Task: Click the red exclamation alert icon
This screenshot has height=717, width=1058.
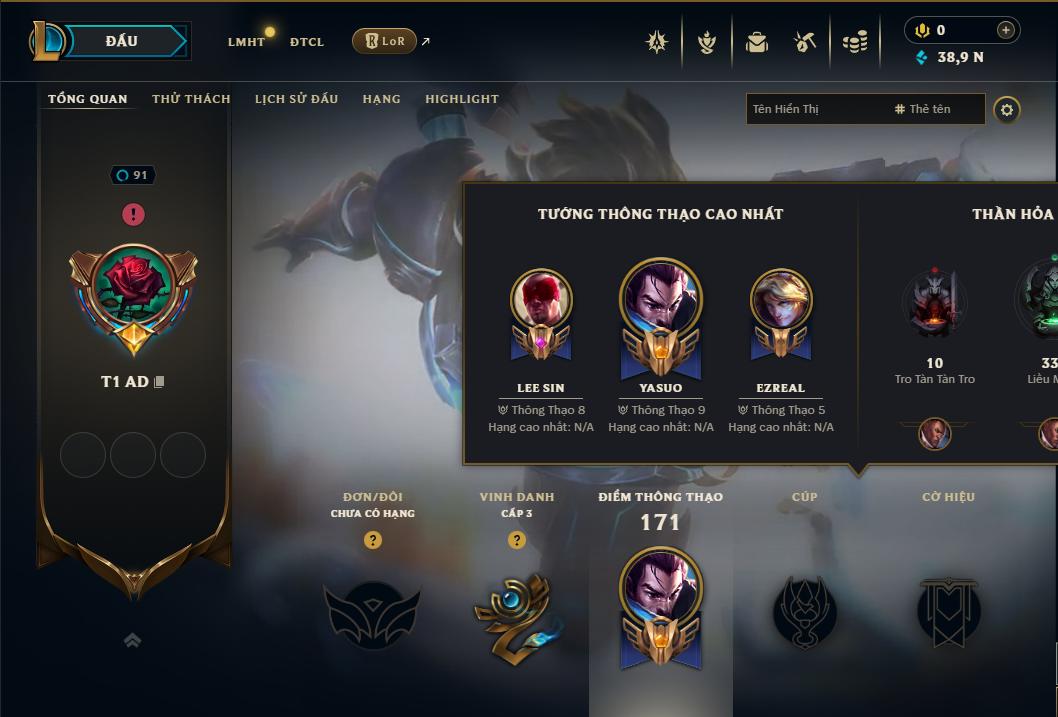Action: tap(134, 214)
